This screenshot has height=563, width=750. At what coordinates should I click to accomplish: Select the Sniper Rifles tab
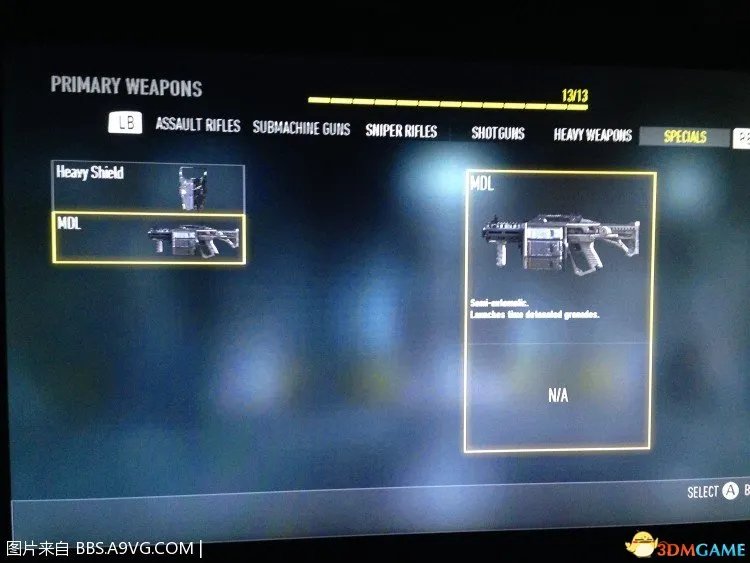coord(401,131)
